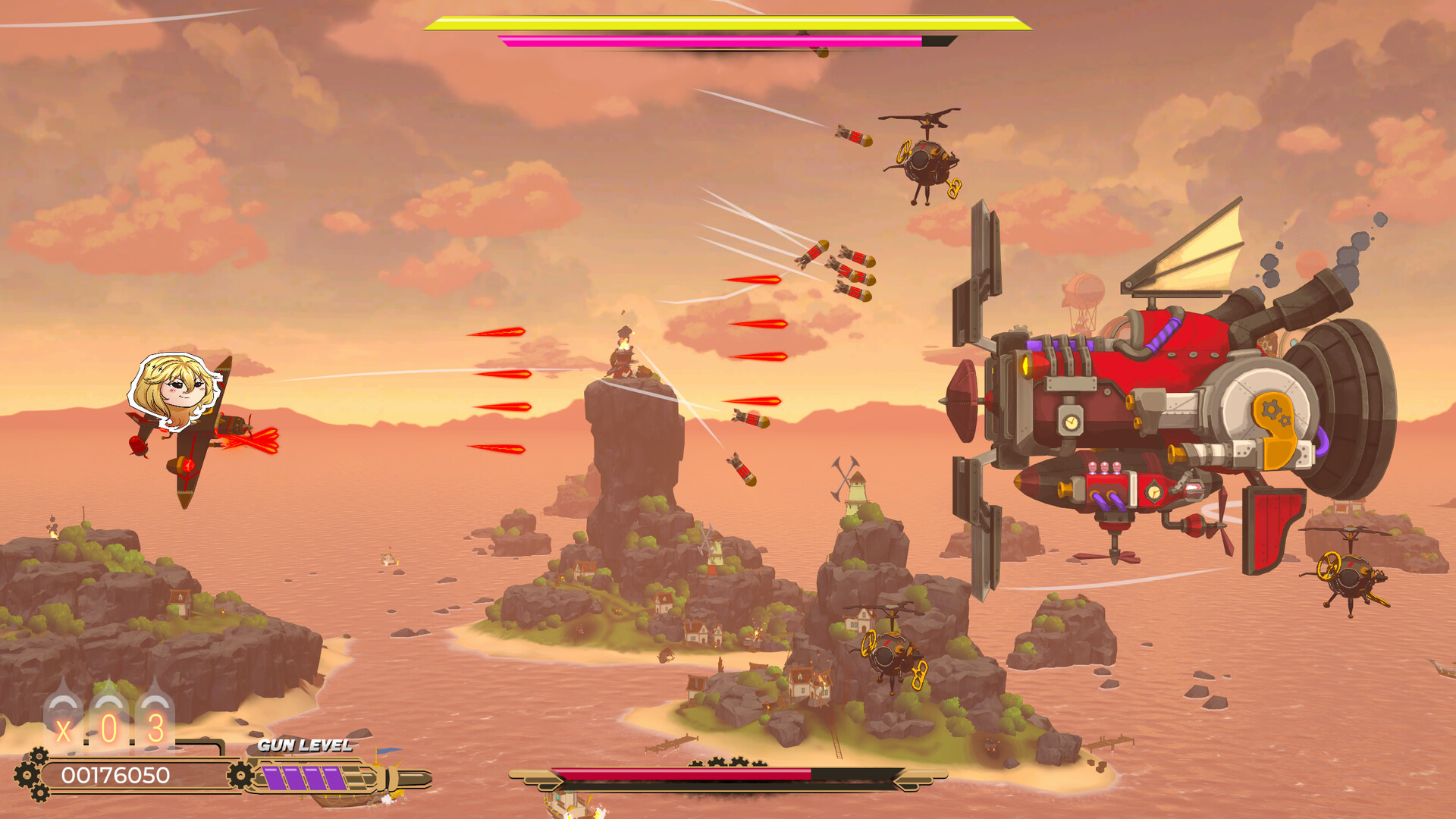Click the gear icon left of the Gun Level meter
The height and width of the screenshot is (819, 1456).
click(240, 774)
